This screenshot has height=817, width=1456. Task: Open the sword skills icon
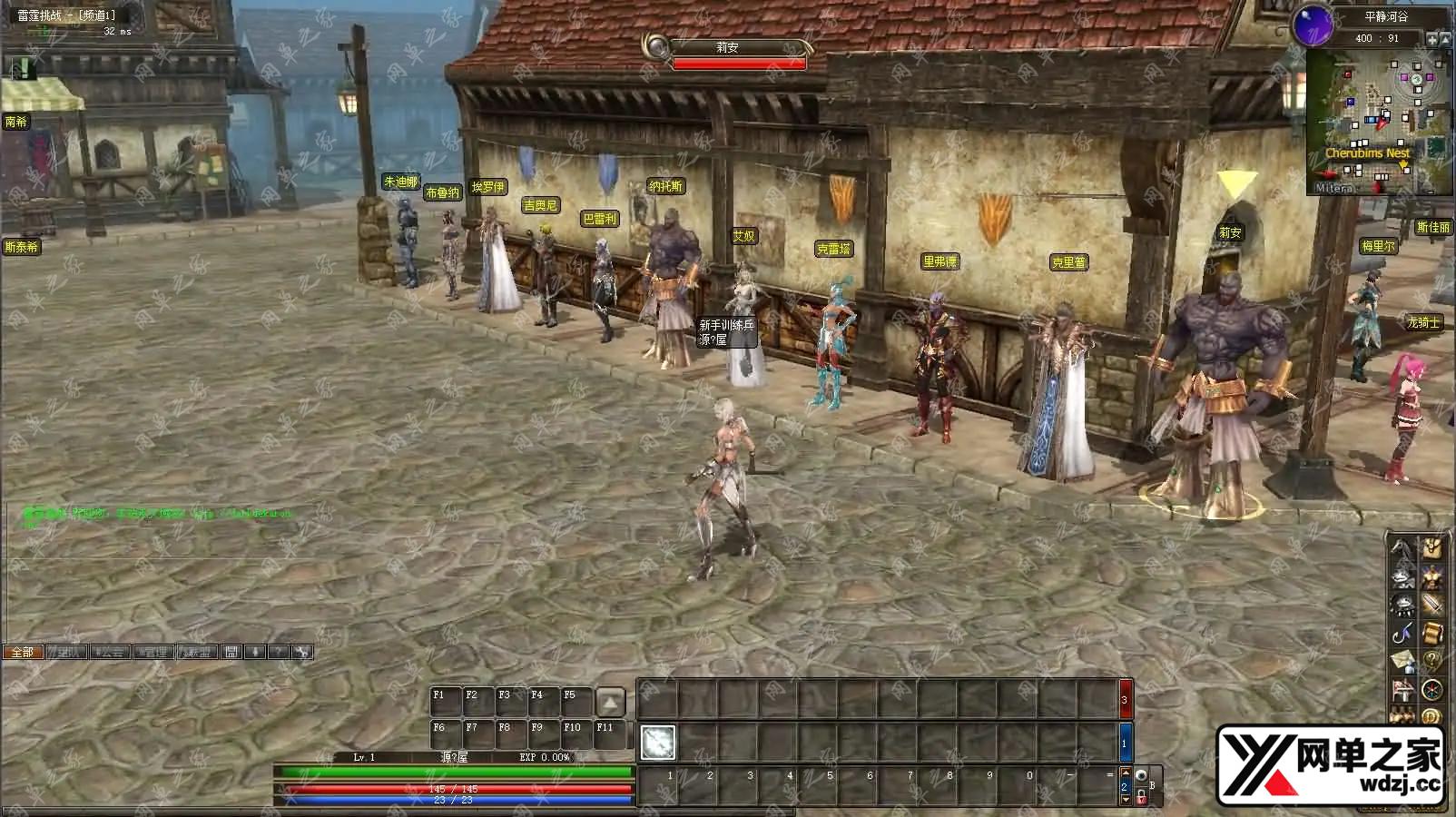tap(1431, 604)
